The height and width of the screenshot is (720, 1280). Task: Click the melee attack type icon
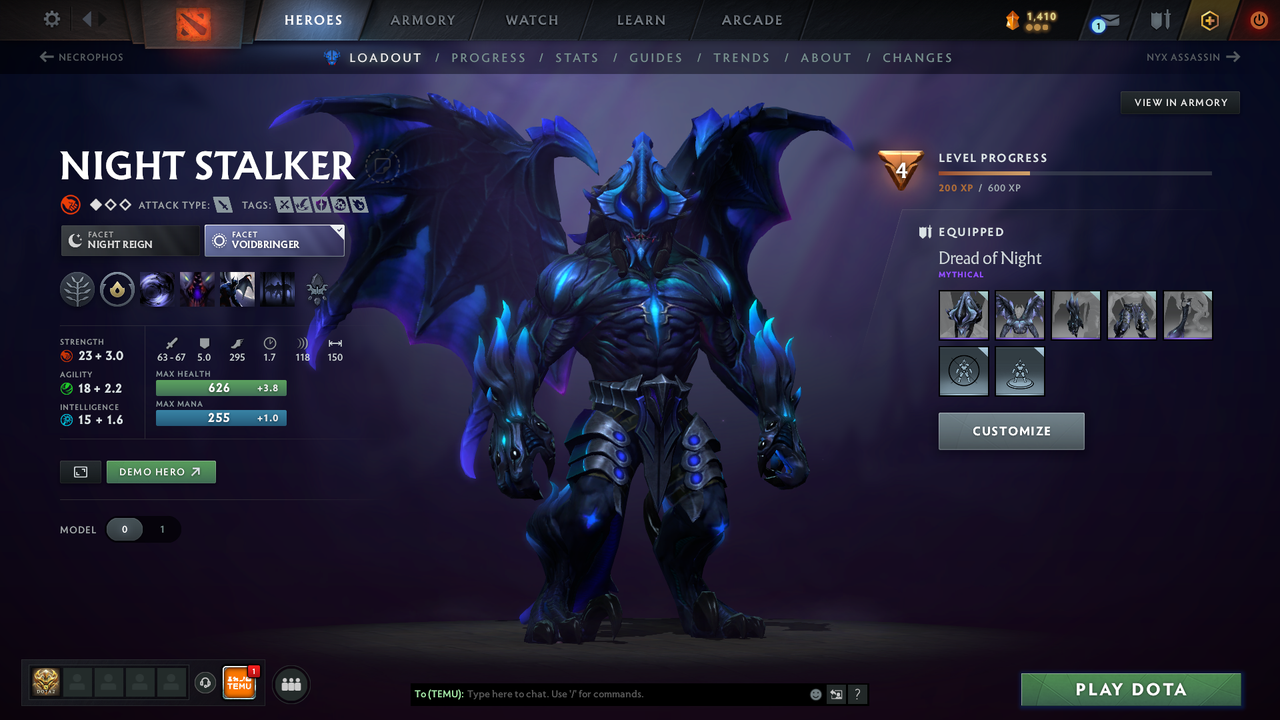pos(222,204)
